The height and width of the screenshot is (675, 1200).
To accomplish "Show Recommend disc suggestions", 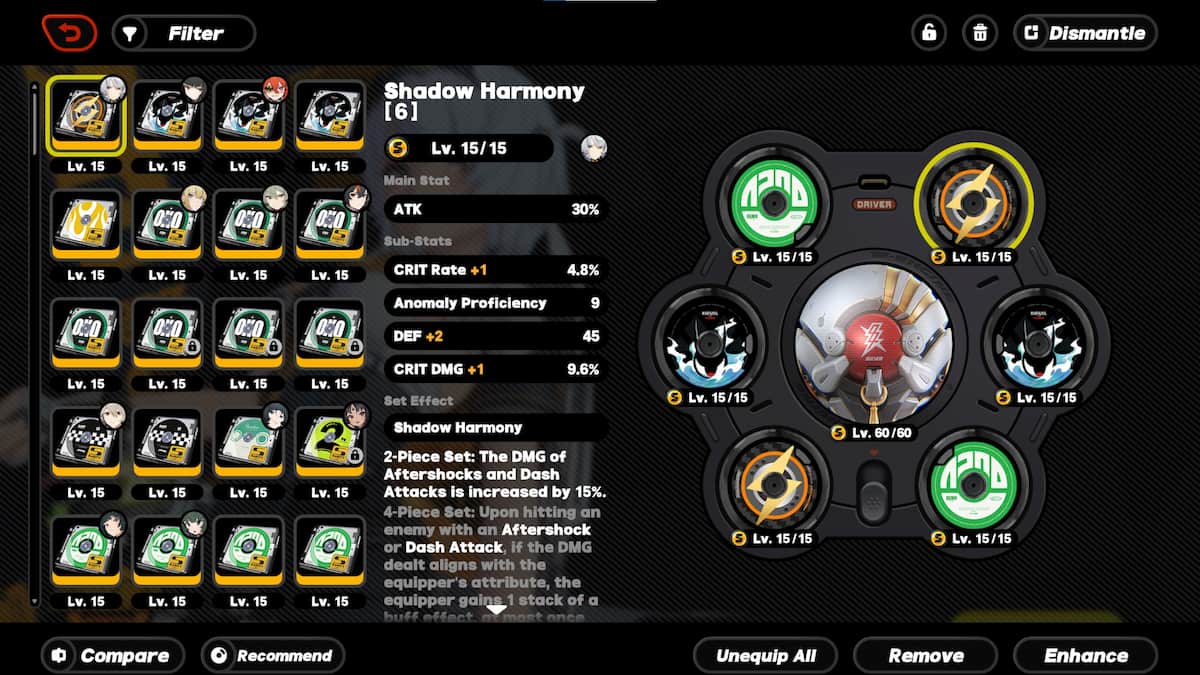I will [273, 656].
